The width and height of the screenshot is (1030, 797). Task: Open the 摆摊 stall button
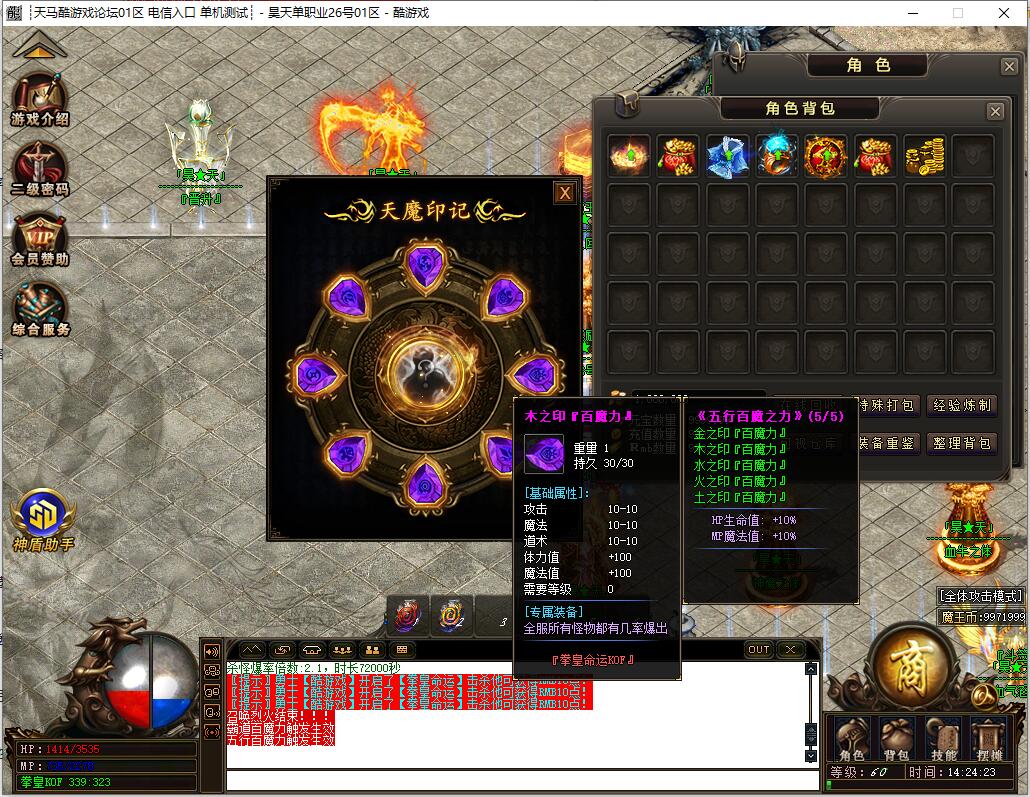tap(990, 741)
